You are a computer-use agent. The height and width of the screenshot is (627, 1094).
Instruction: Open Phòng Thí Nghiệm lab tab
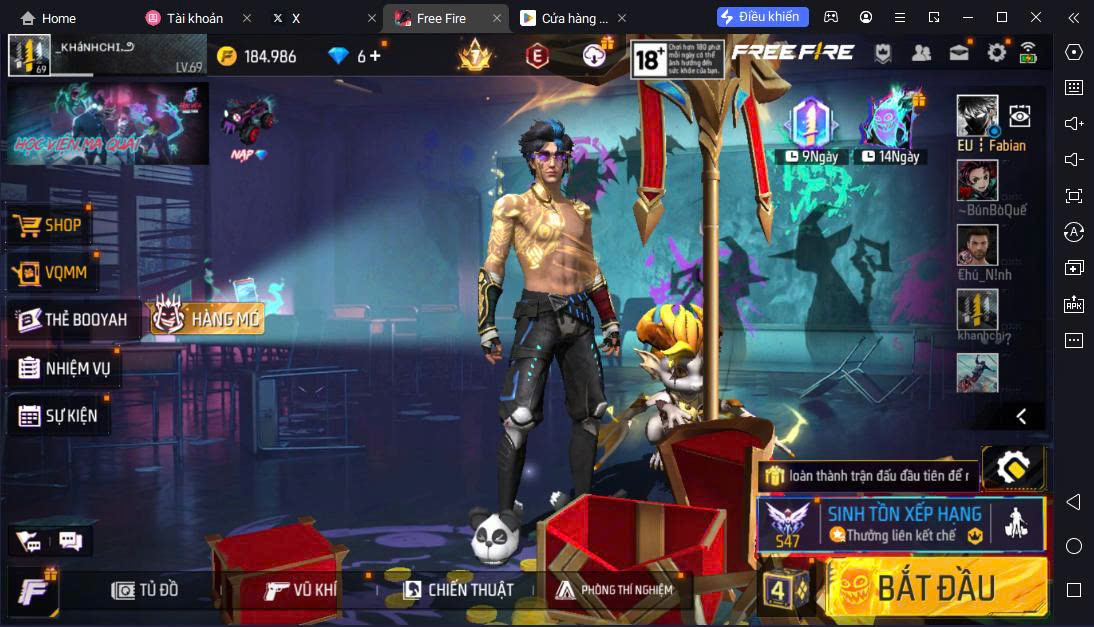coord(614,590)
